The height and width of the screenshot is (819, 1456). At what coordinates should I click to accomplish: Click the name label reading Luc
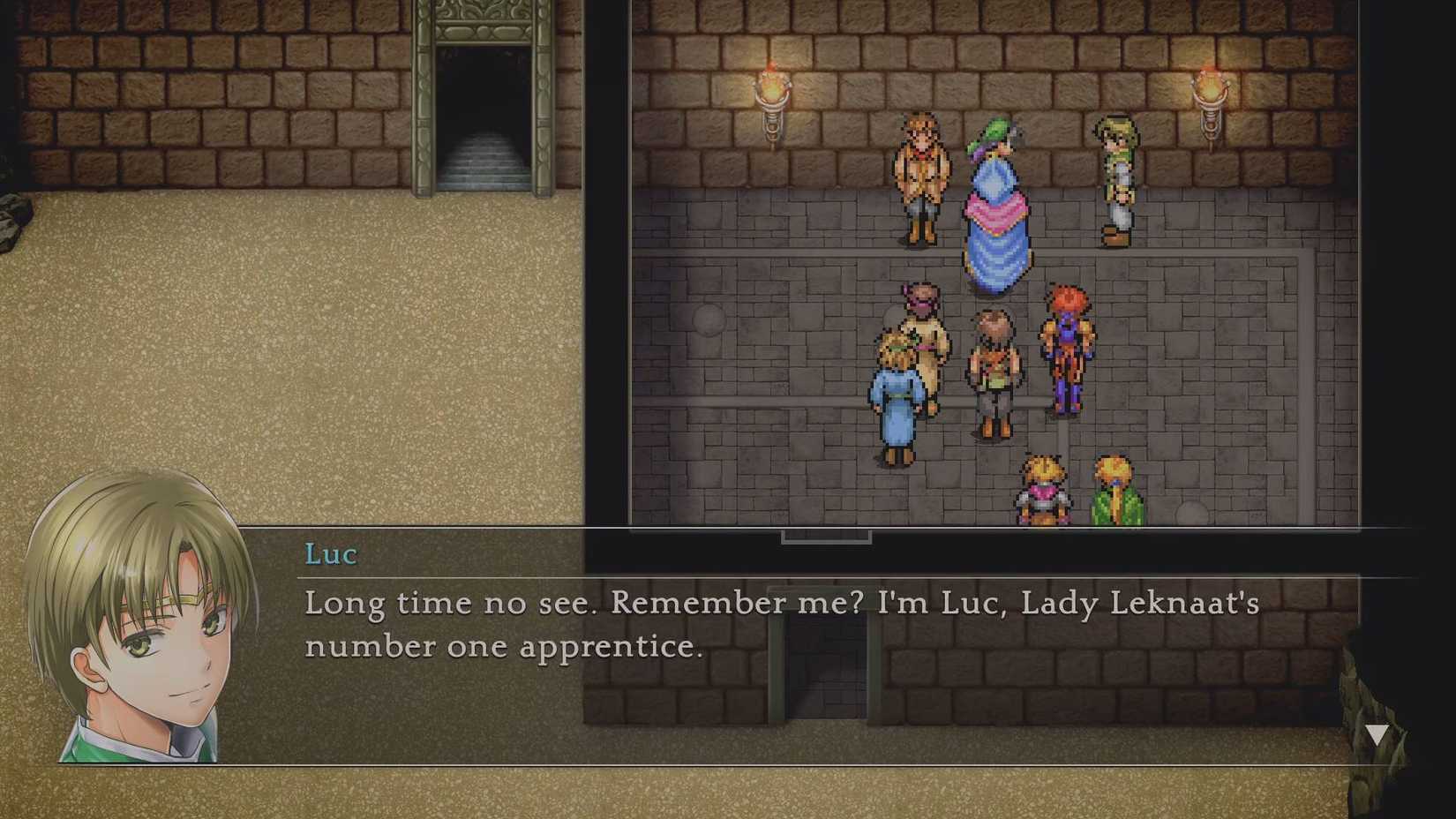(x=328, y=554)
